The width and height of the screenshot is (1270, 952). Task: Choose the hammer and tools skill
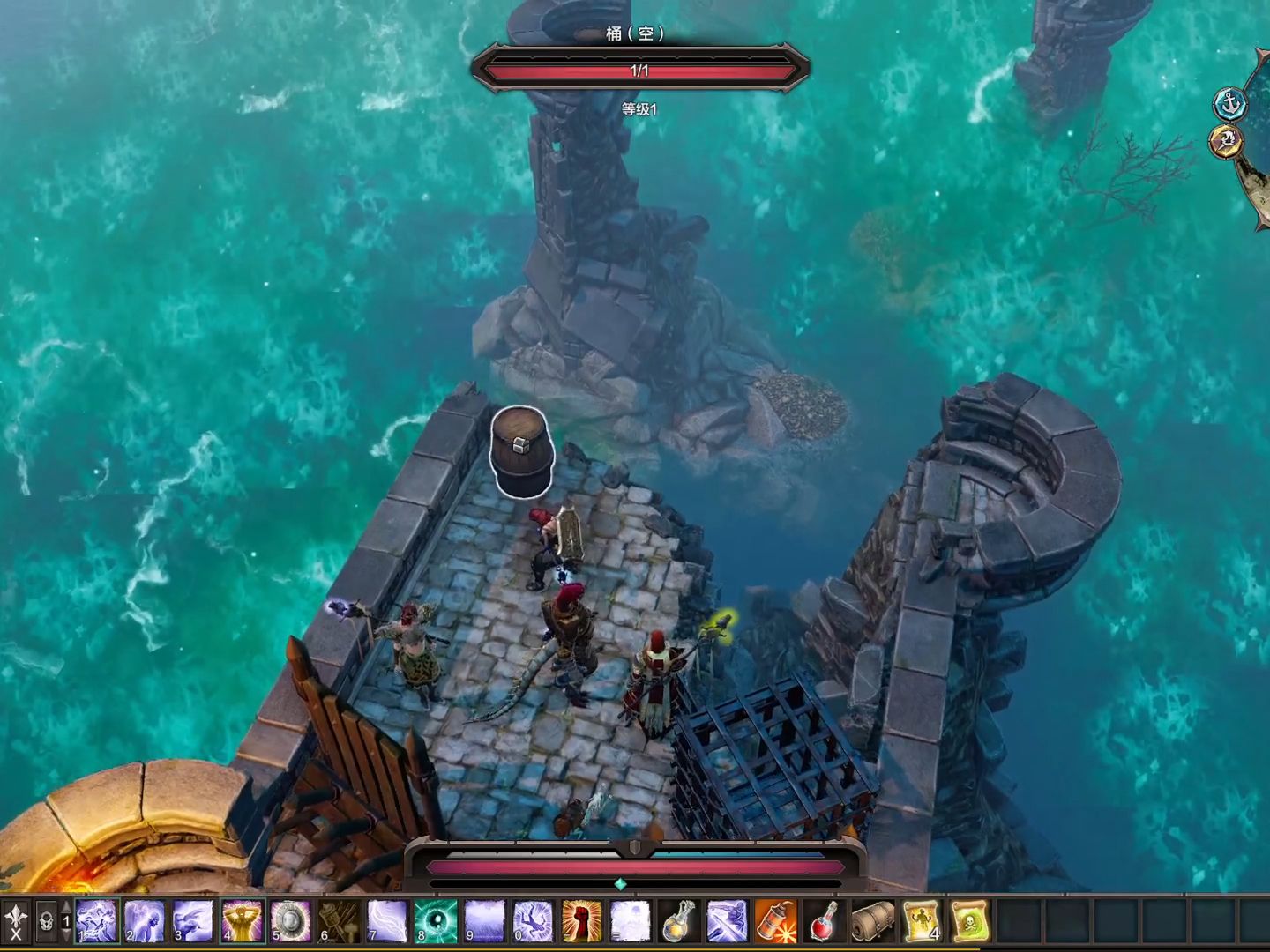339,921
